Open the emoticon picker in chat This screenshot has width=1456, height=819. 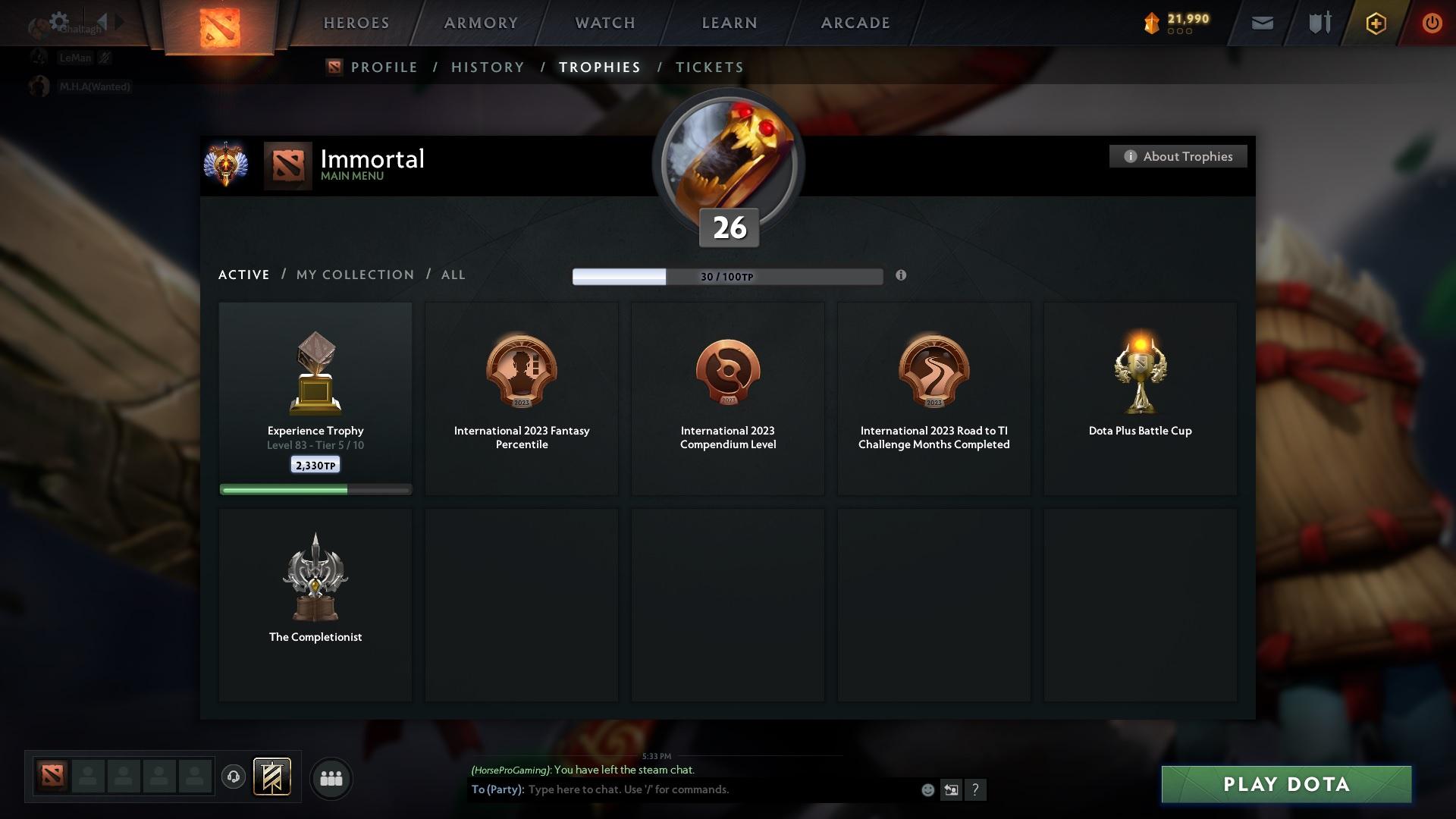(x=927, y=789)
